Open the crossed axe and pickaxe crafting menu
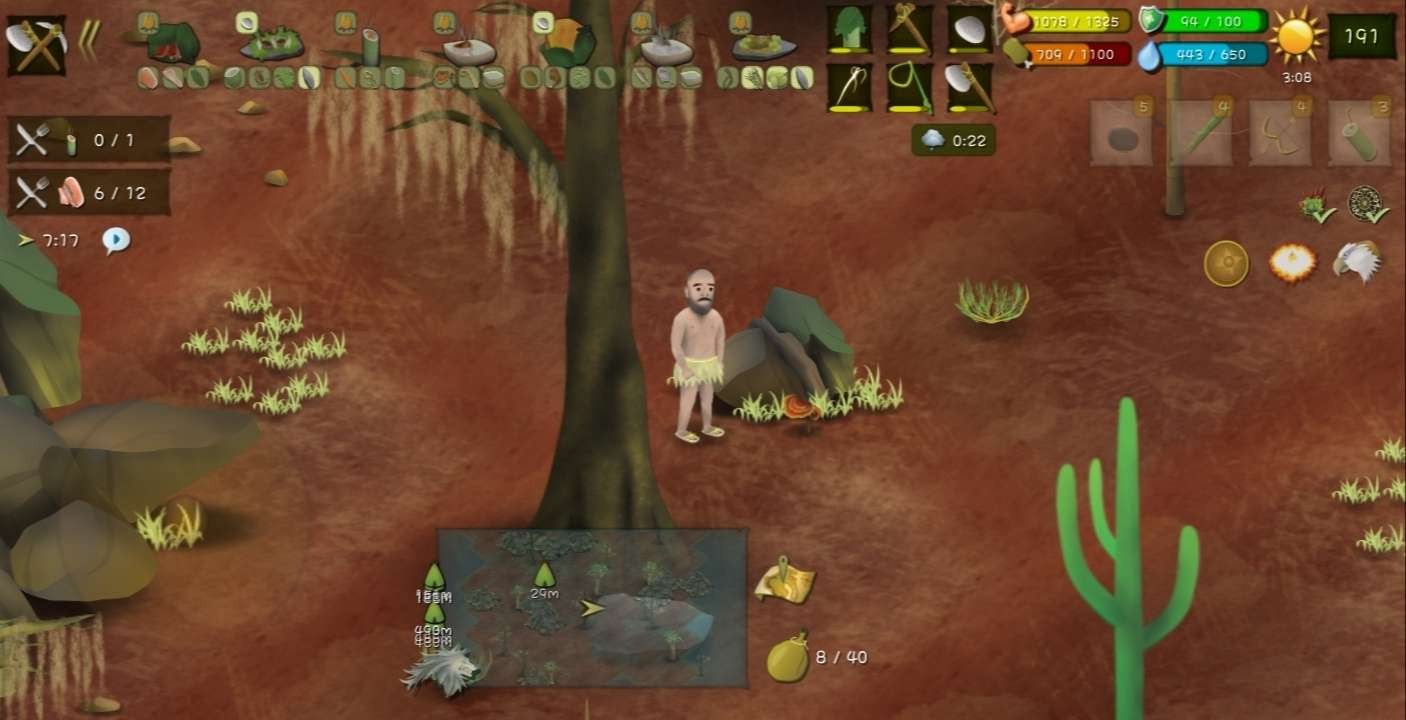1406x720 pixels. [36, 44]
